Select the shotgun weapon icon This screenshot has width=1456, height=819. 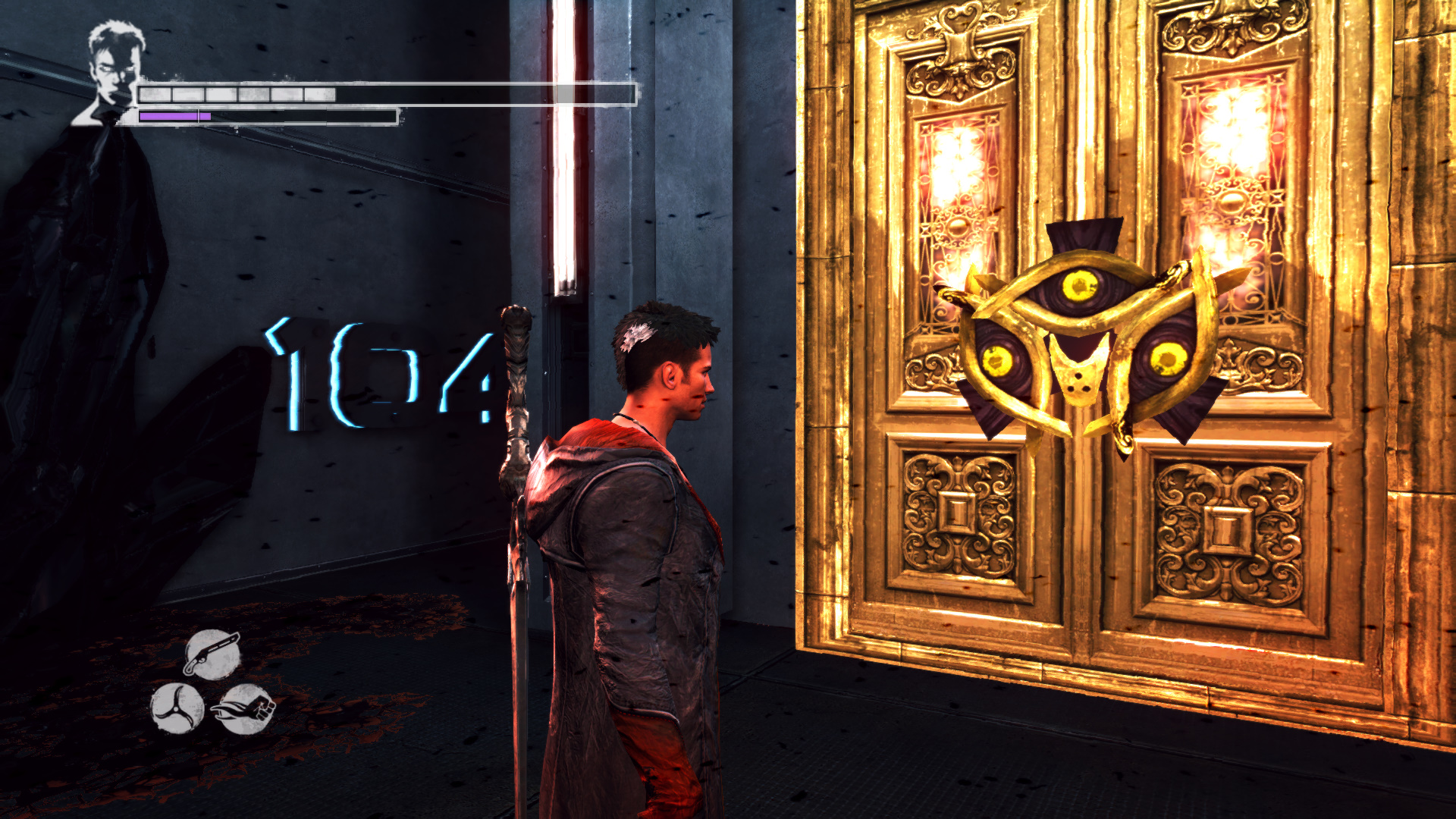[212, 654]
